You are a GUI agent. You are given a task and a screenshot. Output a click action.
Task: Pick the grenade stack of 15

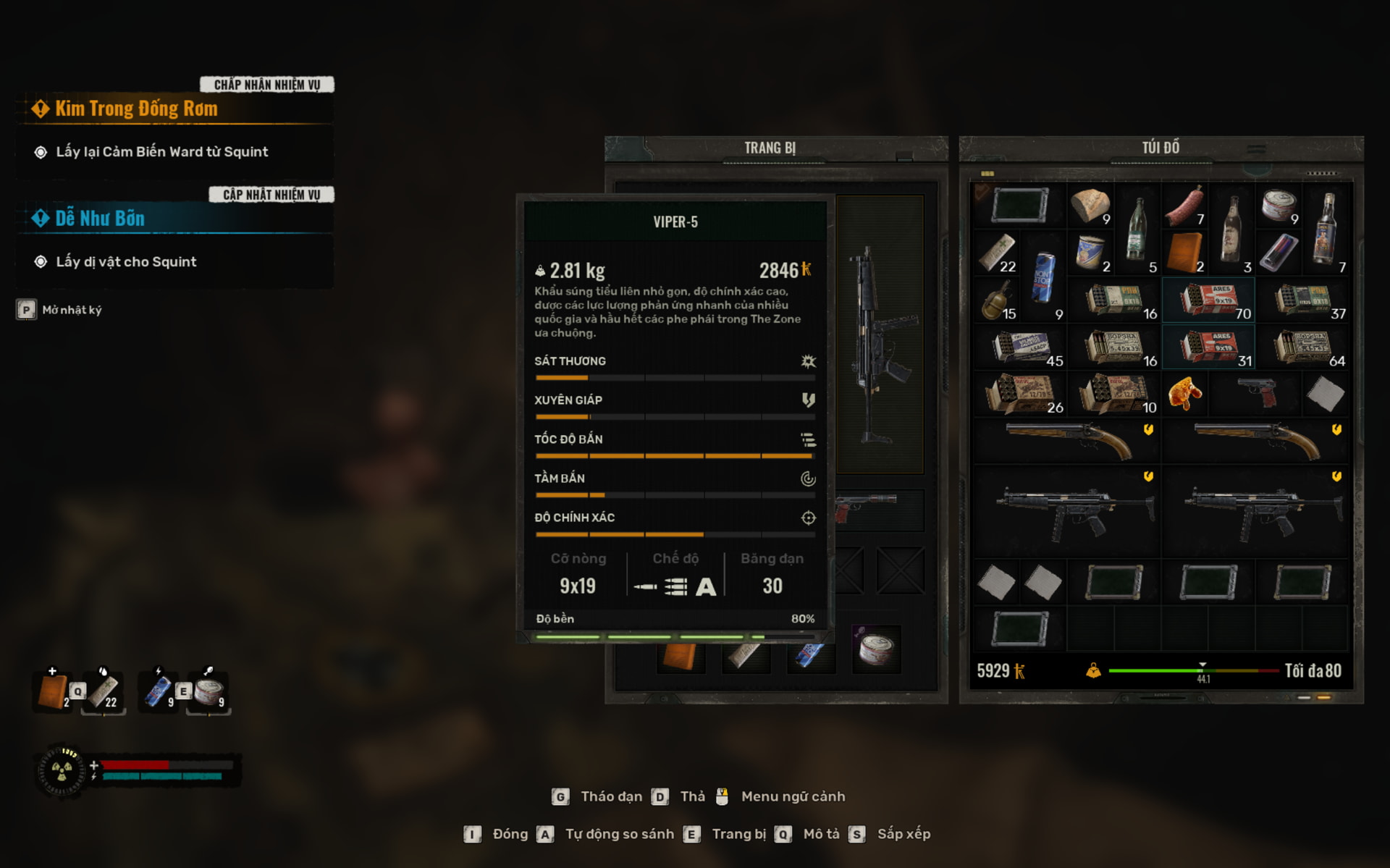click(996, 300)
